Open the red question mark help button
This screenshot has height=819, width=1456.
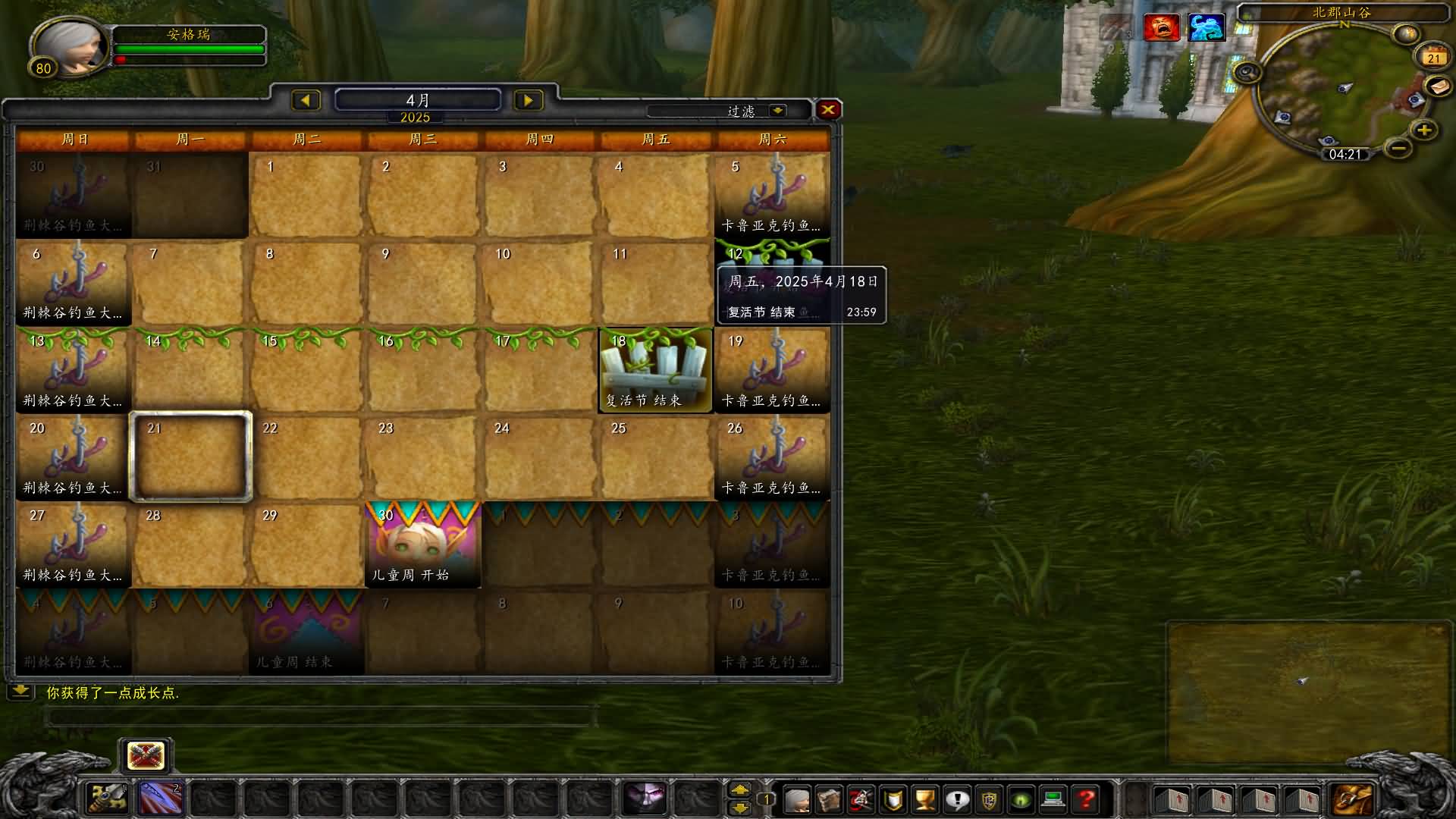coord(1086,799)
